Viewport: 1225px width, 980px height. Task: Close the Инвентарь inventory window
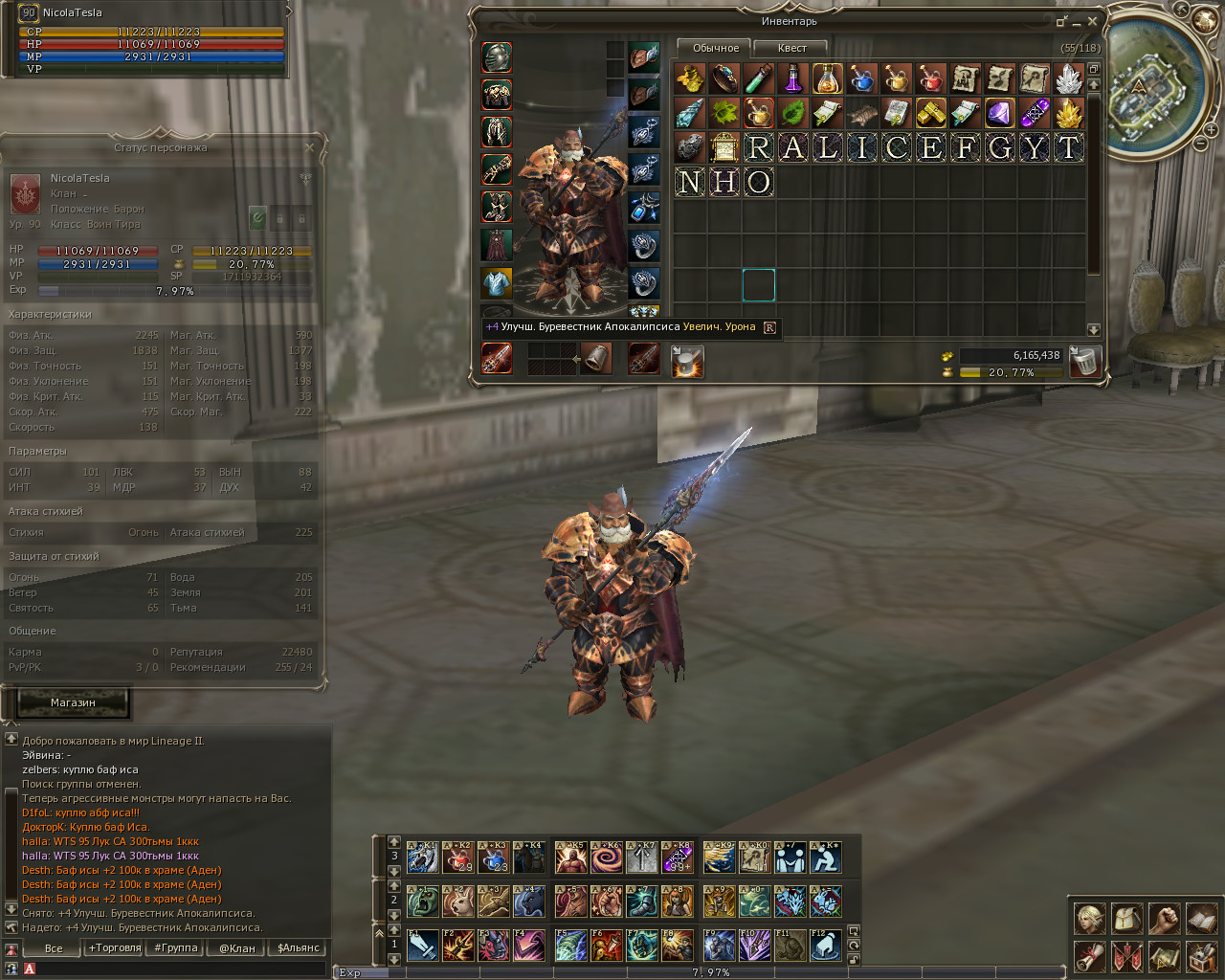pyautogui.click(x=1092, y=21)
